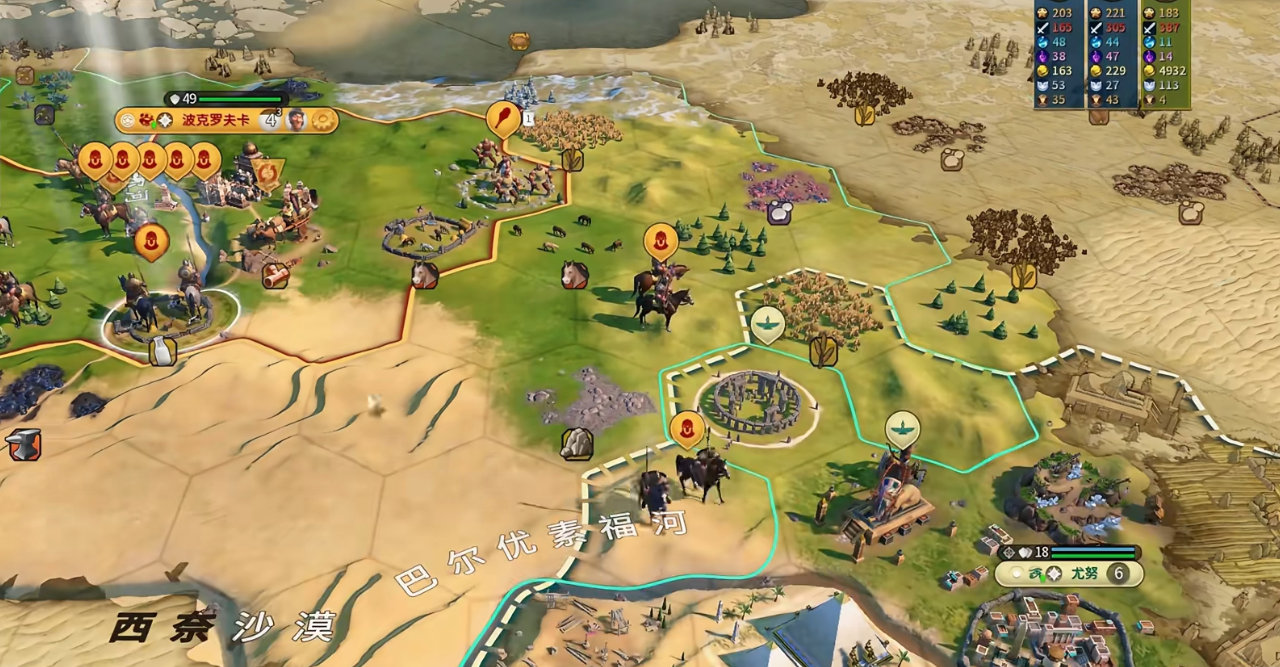1280x667 pixels.
Task: Select the red-flag cavalry beside the pine forest
Action: (660, 241)
